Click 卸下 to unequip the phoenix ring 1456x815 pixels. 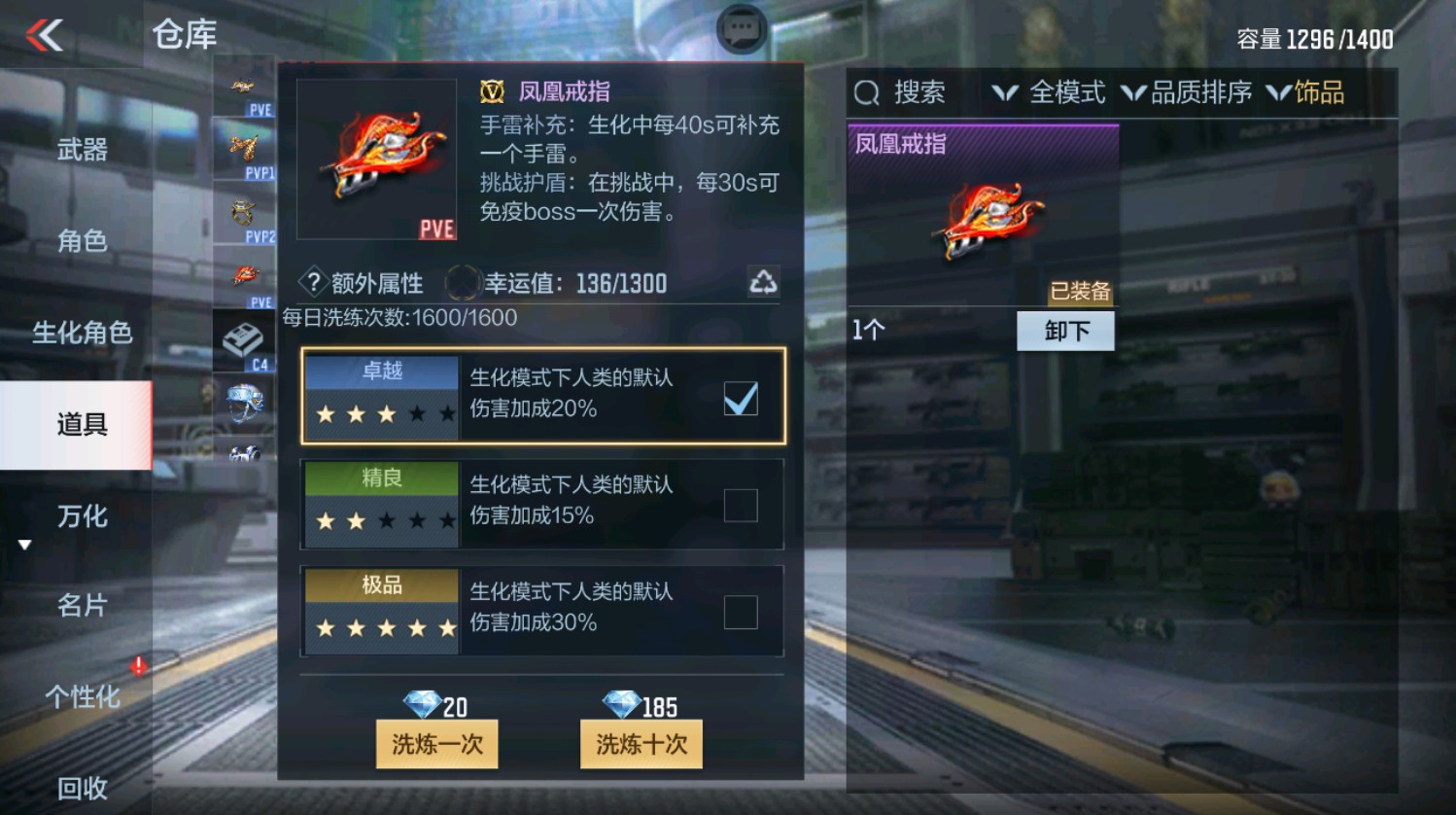pyautogui.click(x=1065, y=331)
